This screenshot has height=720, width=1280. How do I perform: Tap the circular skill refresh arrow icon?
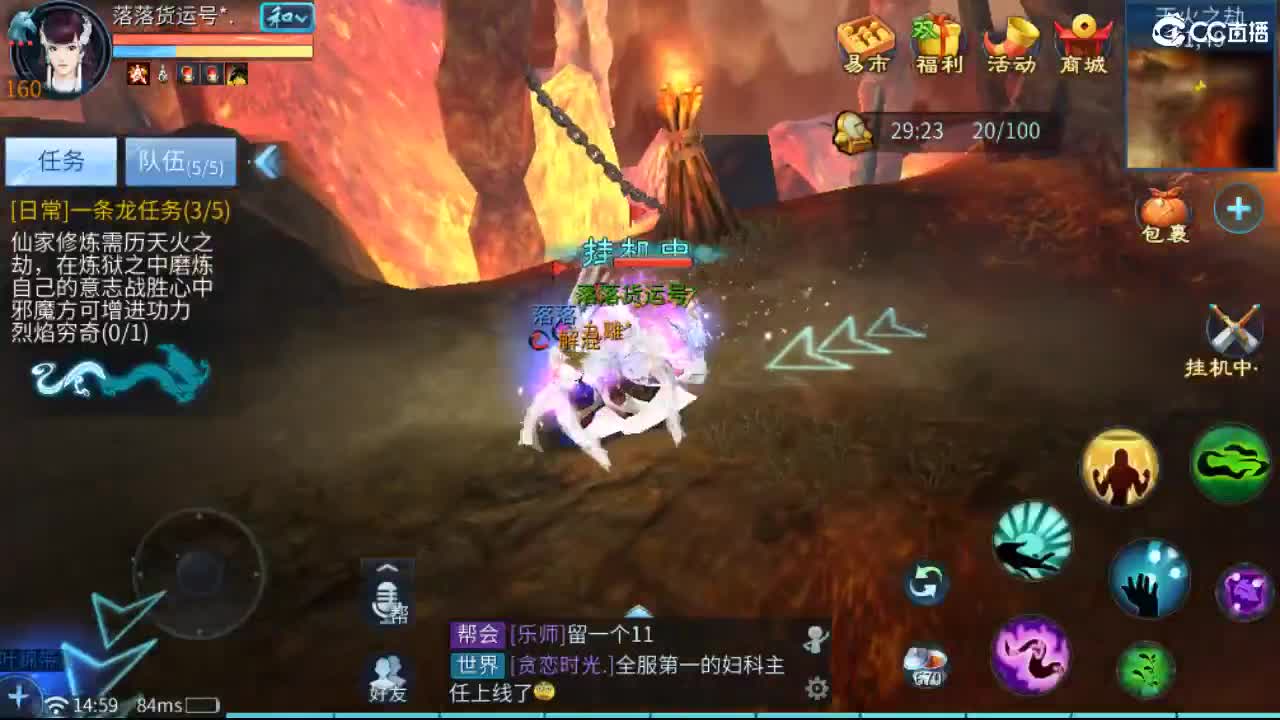925,581
